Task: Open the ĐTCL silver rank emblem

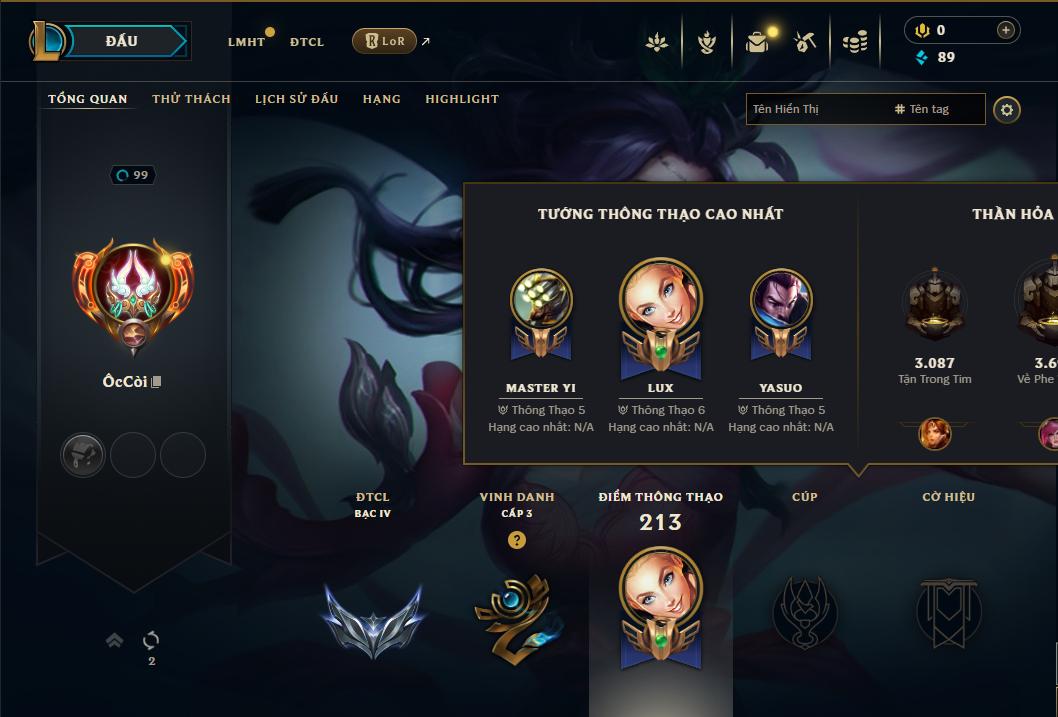Action: click(x=373, y=618)
